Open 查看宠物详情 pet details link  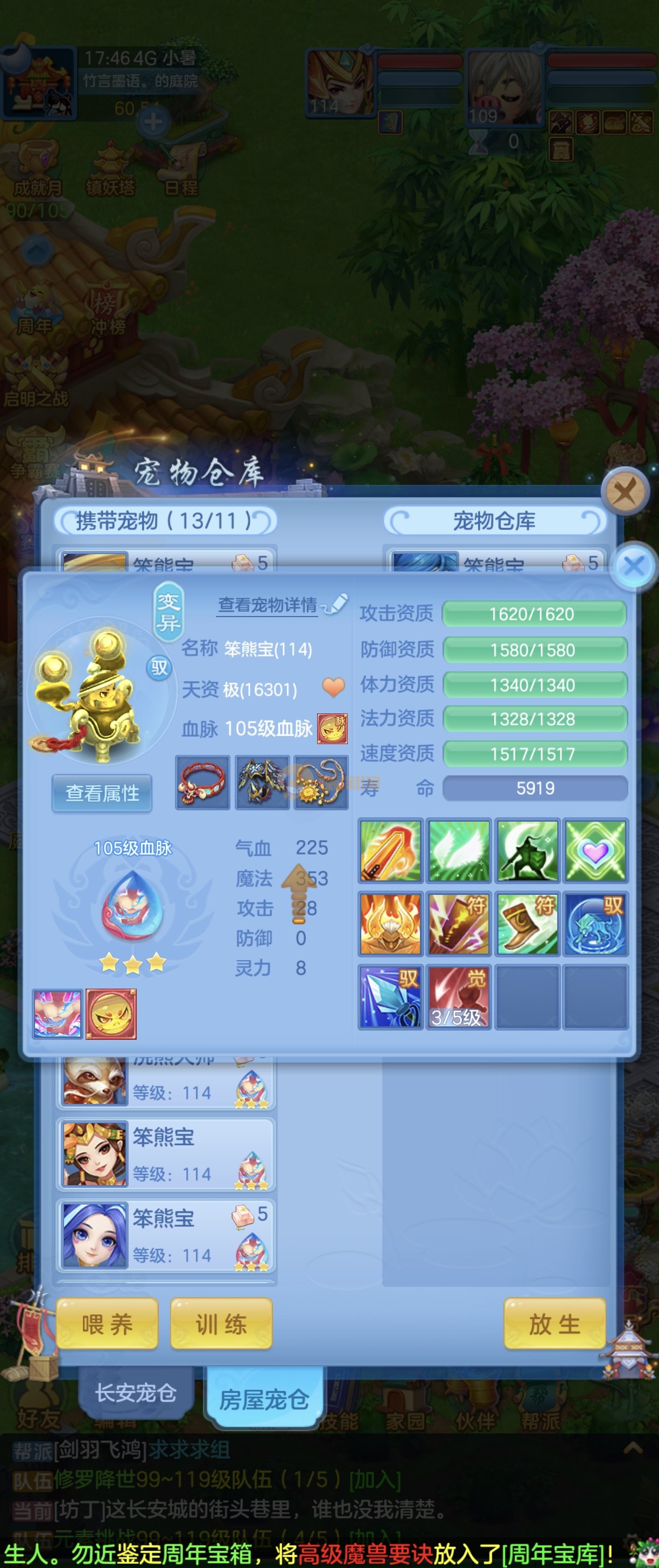268,605
